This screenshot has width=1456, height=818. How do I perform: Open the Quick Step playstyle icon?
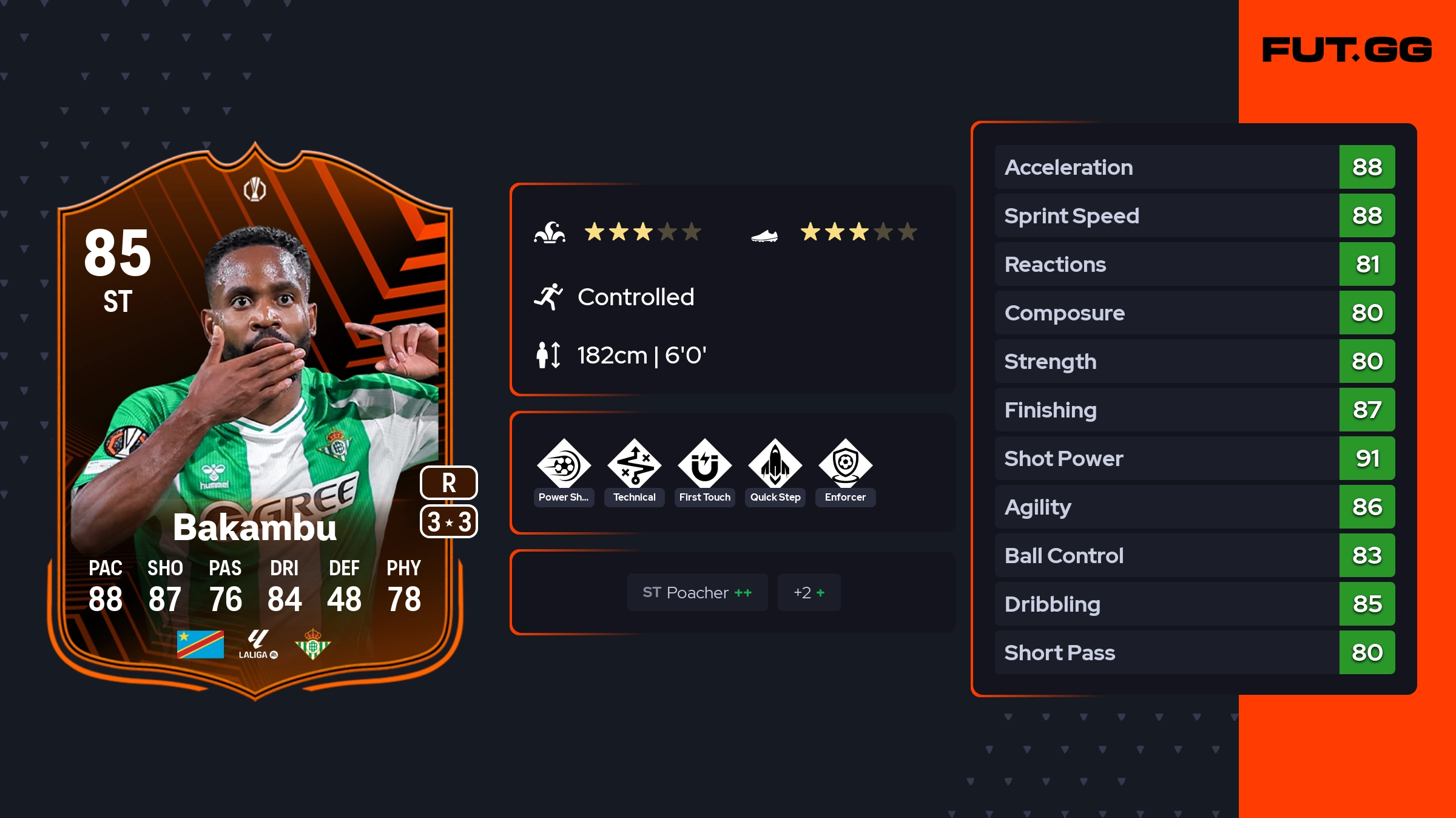point(775,465)
